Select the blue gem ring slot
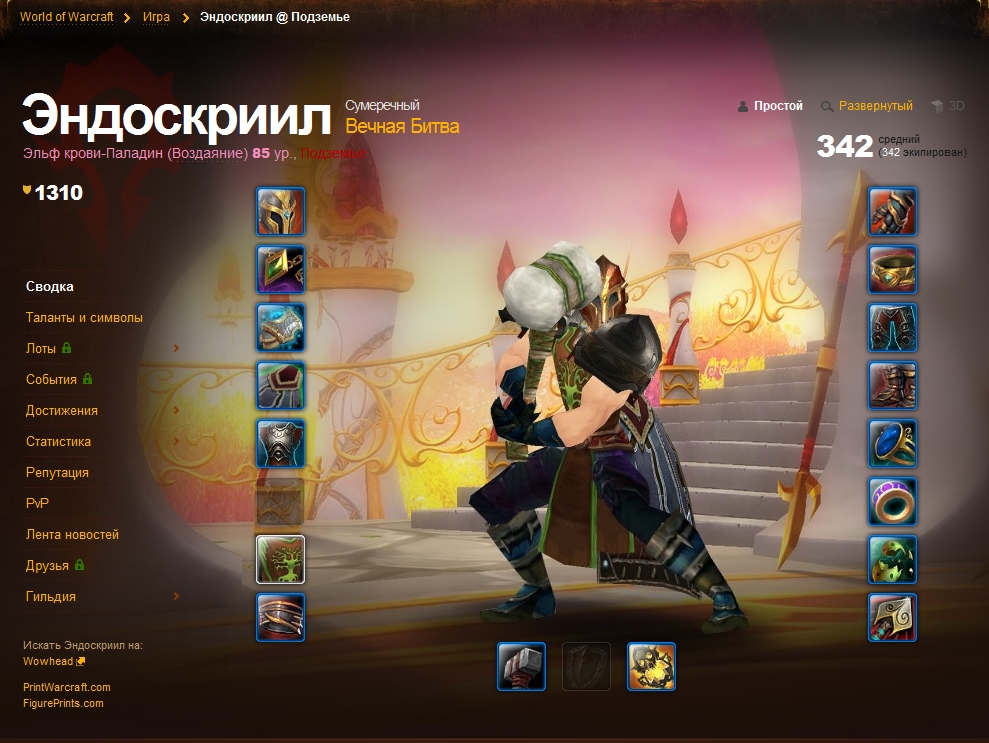This screenshot has height=743, width=989. pos(892,443)
